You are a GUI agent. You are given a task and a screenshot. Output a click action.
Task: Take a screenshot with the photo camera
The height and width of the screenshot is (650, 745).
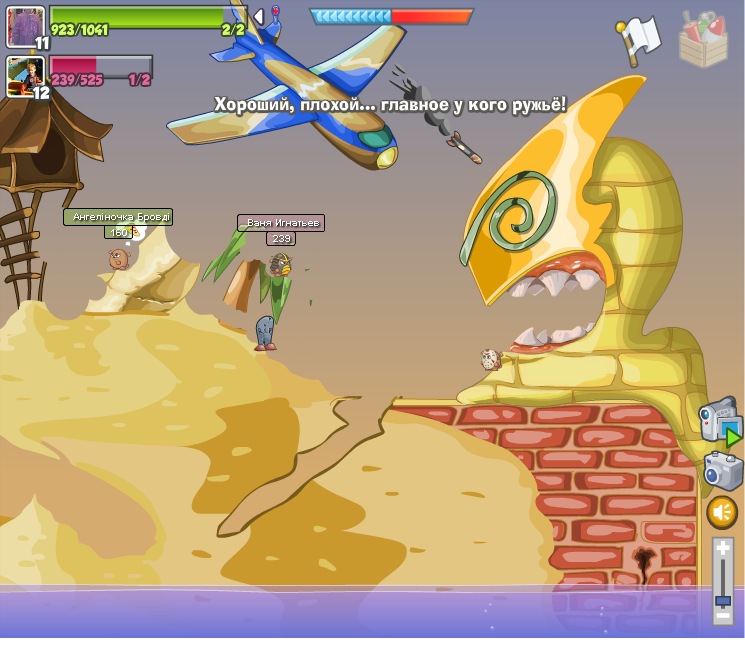point(722,471)
